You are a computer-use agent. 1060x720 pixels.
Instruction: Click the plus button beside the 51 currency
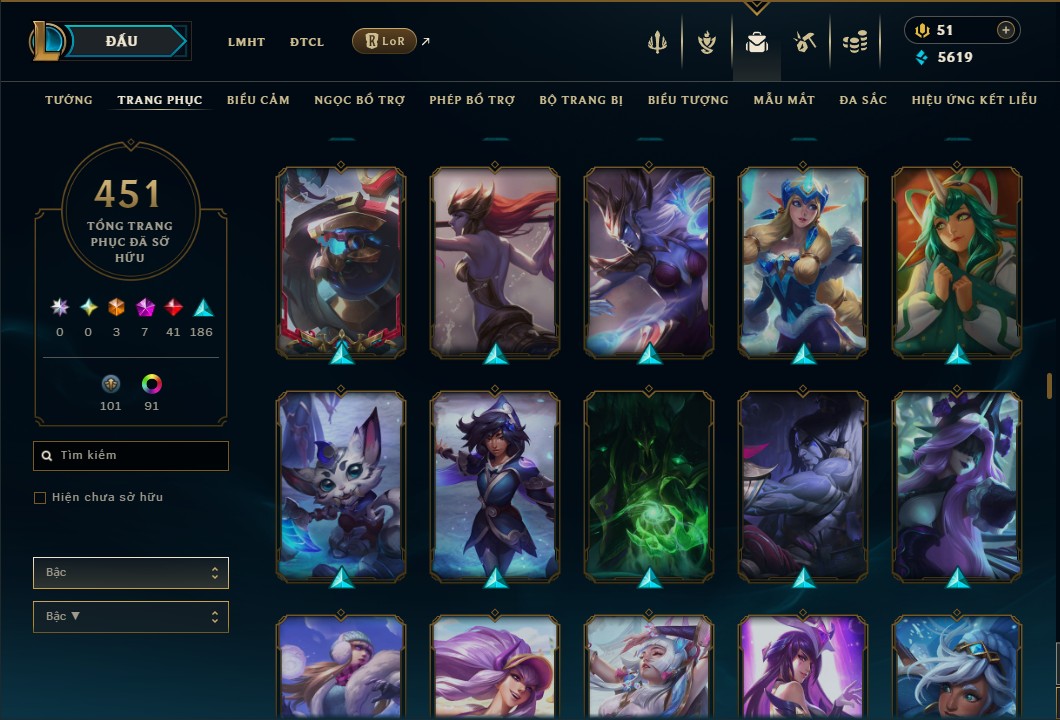pos(1005,30)
